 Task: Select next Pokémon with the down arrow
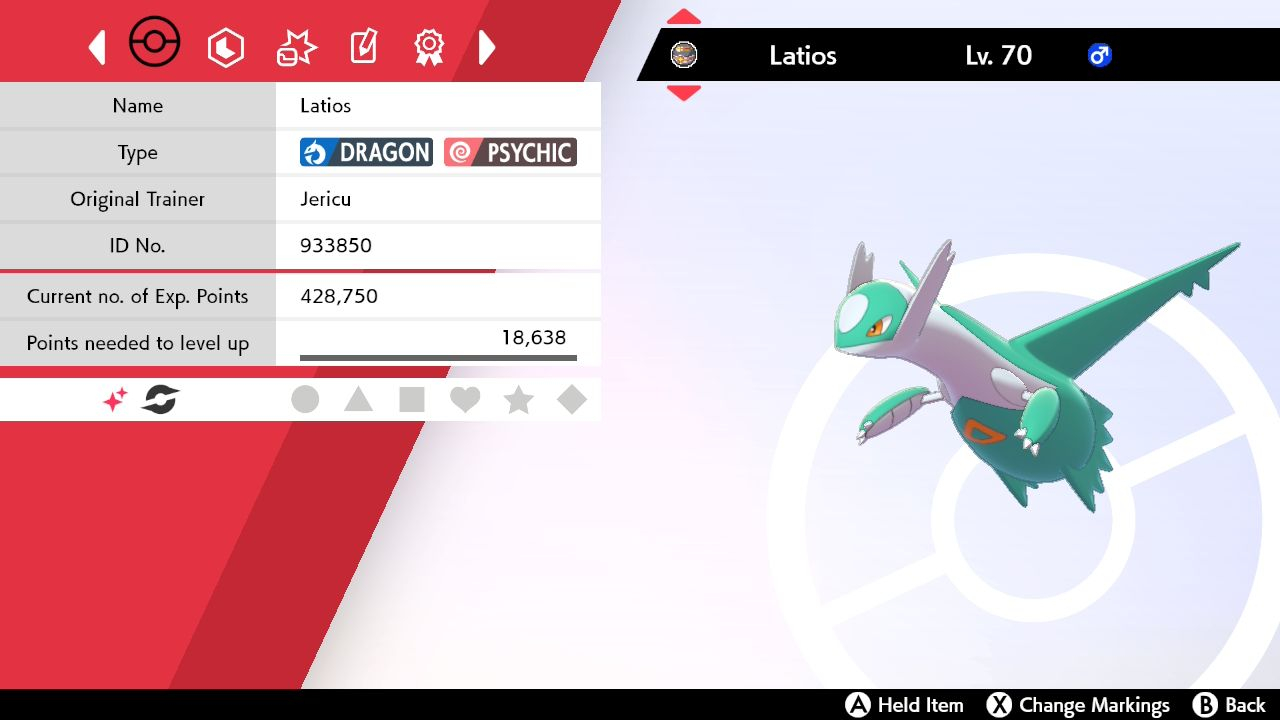[684, 93]
